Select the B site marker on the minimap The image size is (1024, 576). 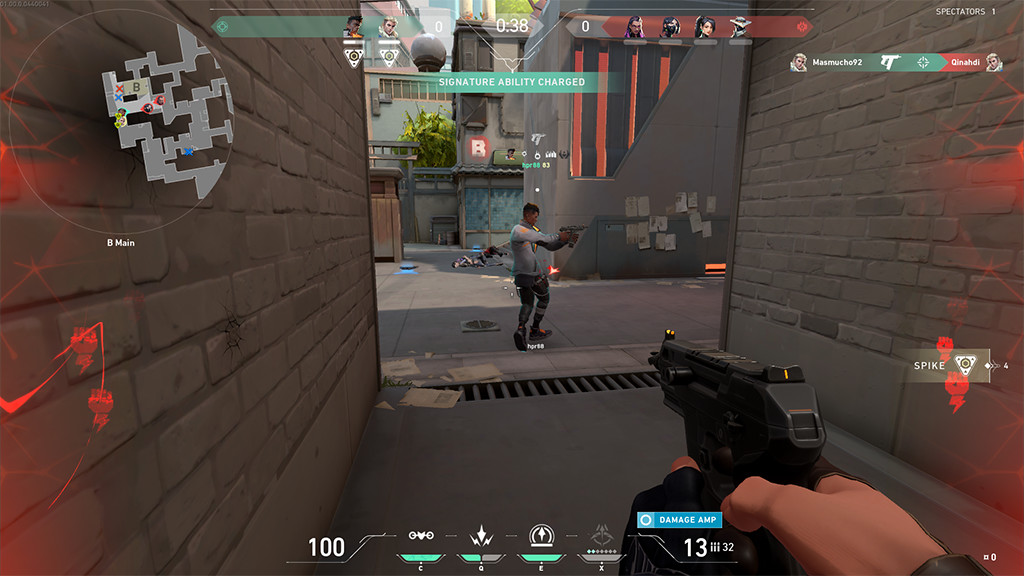point(137,87)
